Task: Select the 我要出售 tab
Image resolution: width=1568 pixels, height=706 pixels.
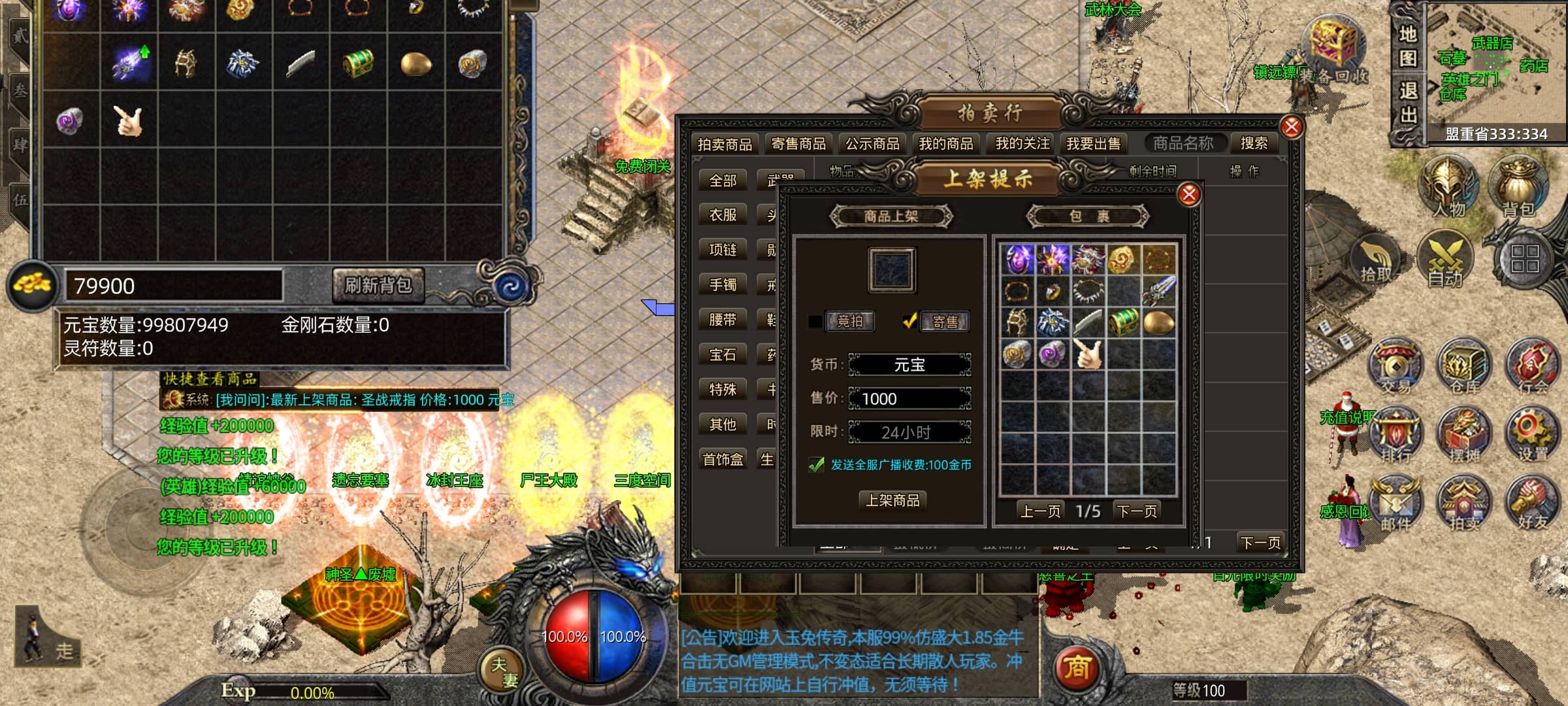Action: [1093, 144]
